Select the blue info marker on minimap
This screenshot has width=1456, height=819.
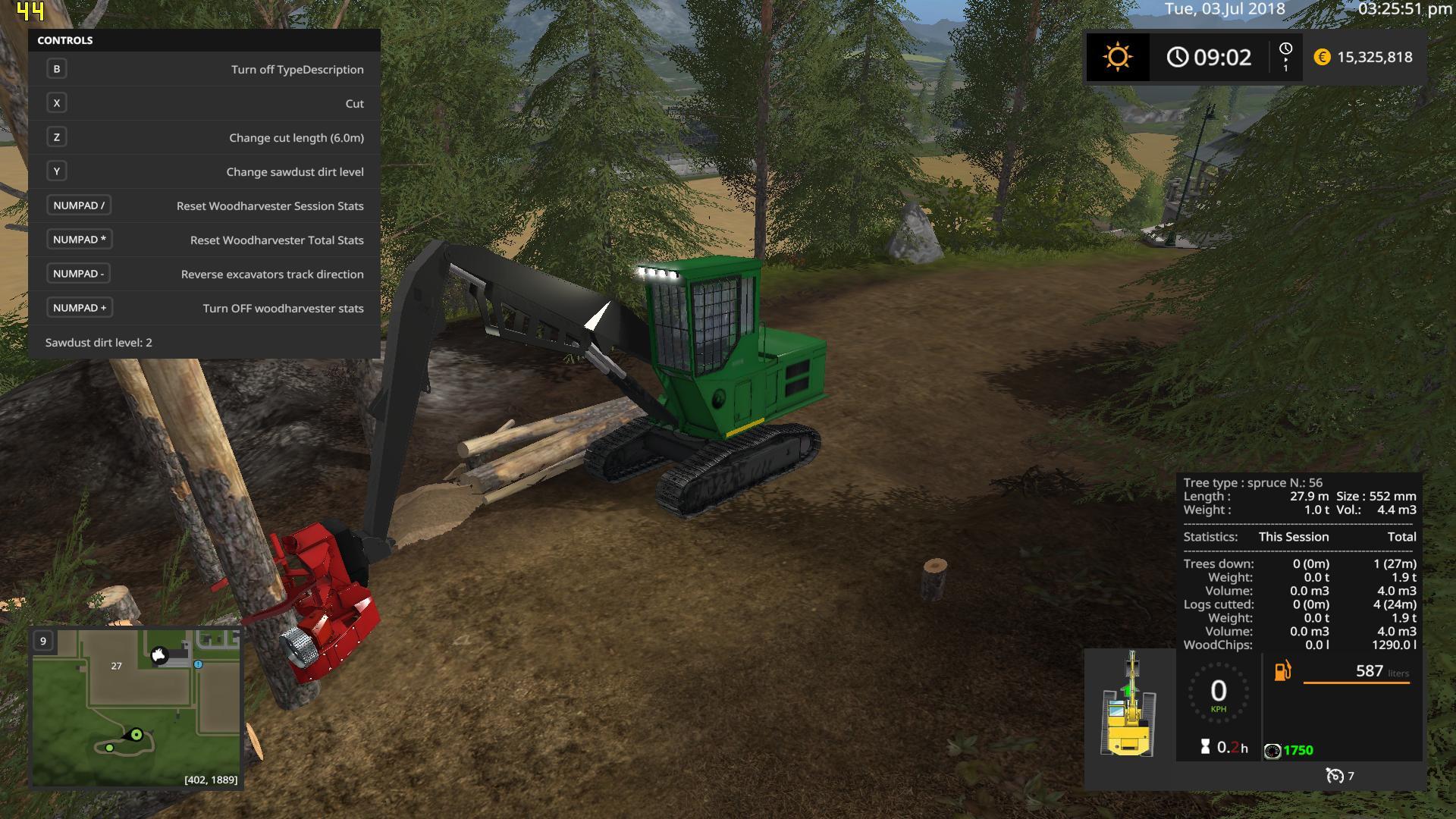coord(198,664)
